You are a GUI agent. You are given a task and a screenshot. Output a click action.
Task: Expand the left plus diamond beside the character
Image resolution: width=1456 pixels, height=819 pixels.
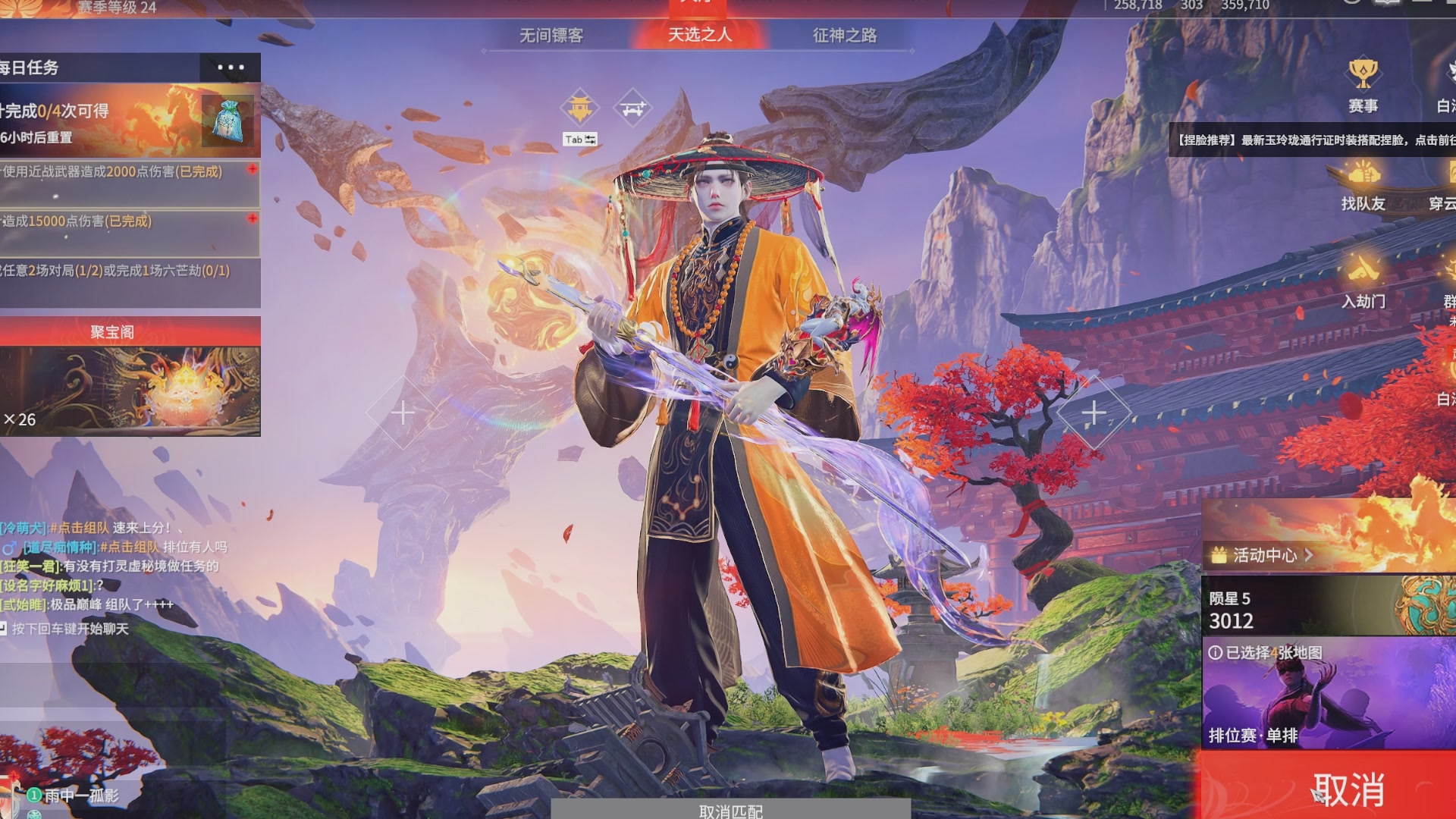pos(403,413)
